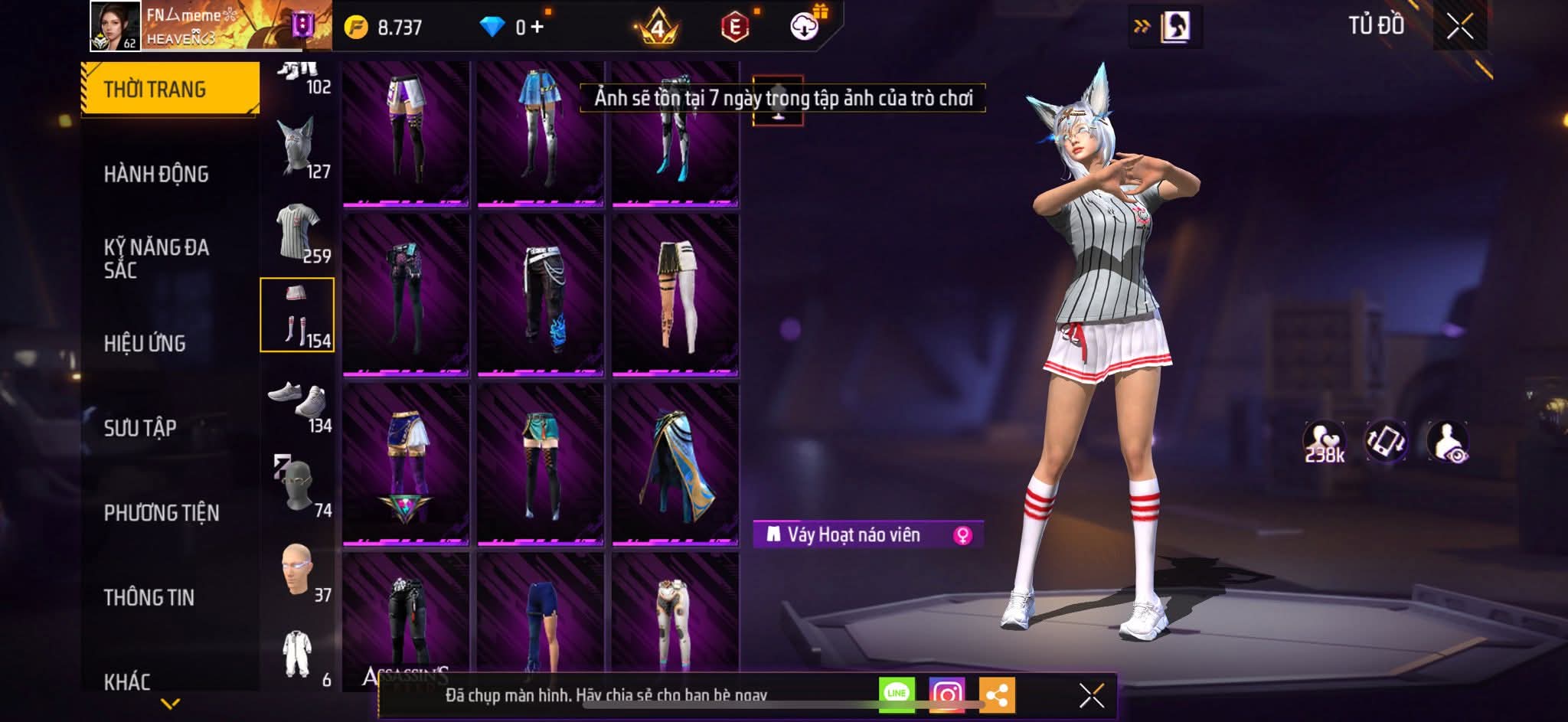This screenshot has height=722, width=1568.
Task: Open the Phương Tiện tab
Action: [x=162, y=513]
